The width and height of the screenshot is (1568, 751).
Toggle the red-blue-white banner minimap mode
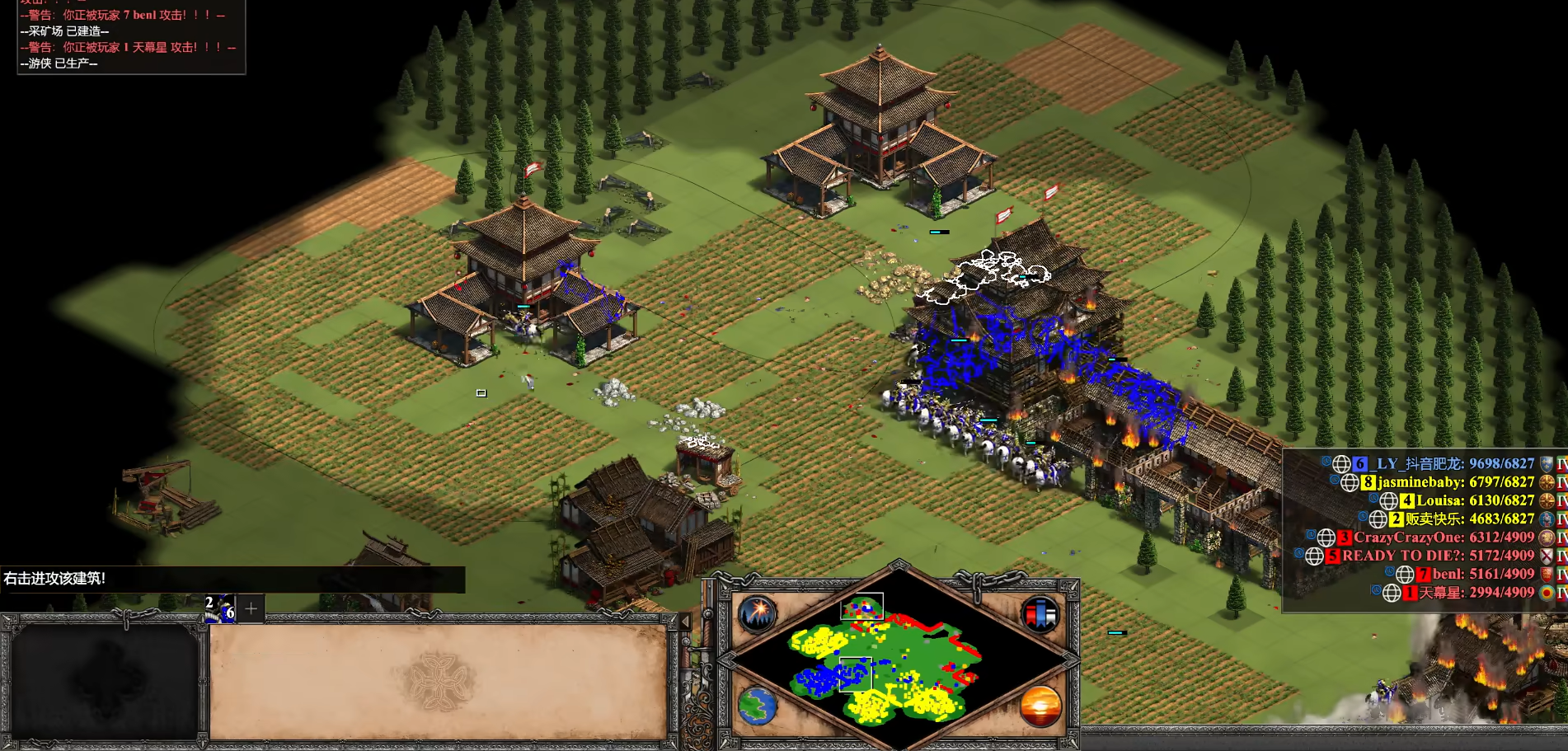point(1040,614)
